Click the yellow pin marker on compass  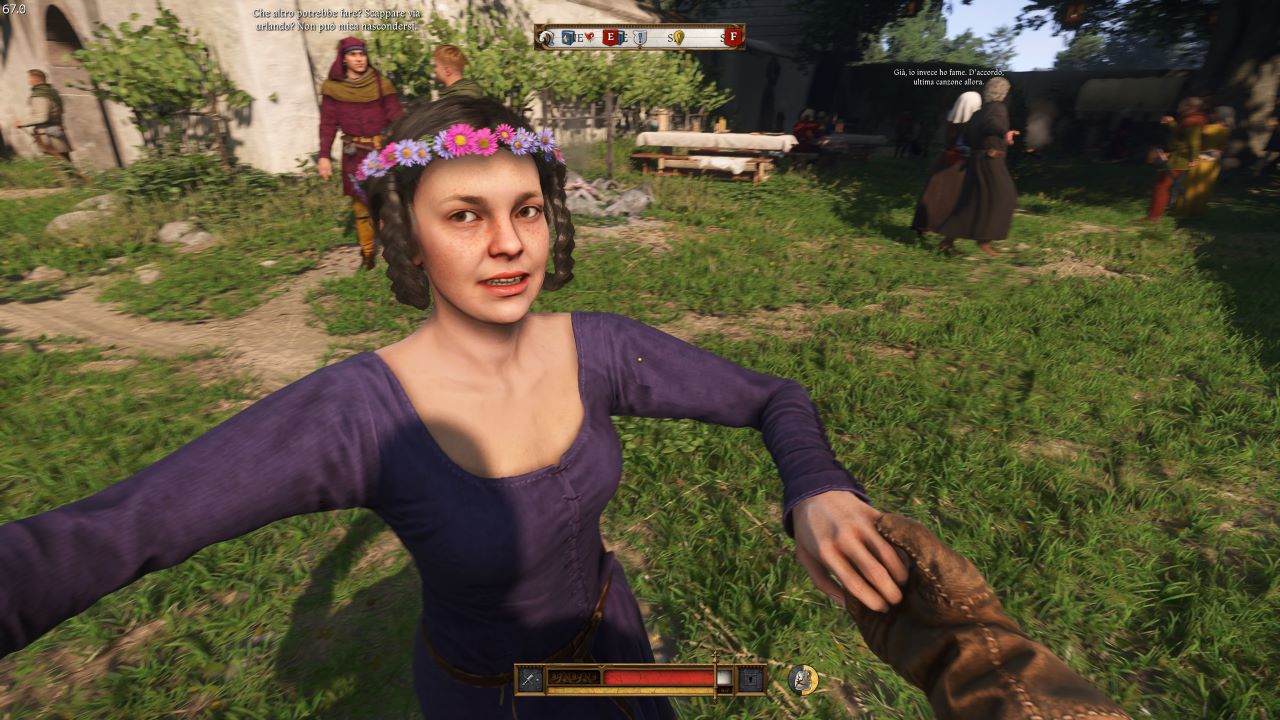[679, 38]
